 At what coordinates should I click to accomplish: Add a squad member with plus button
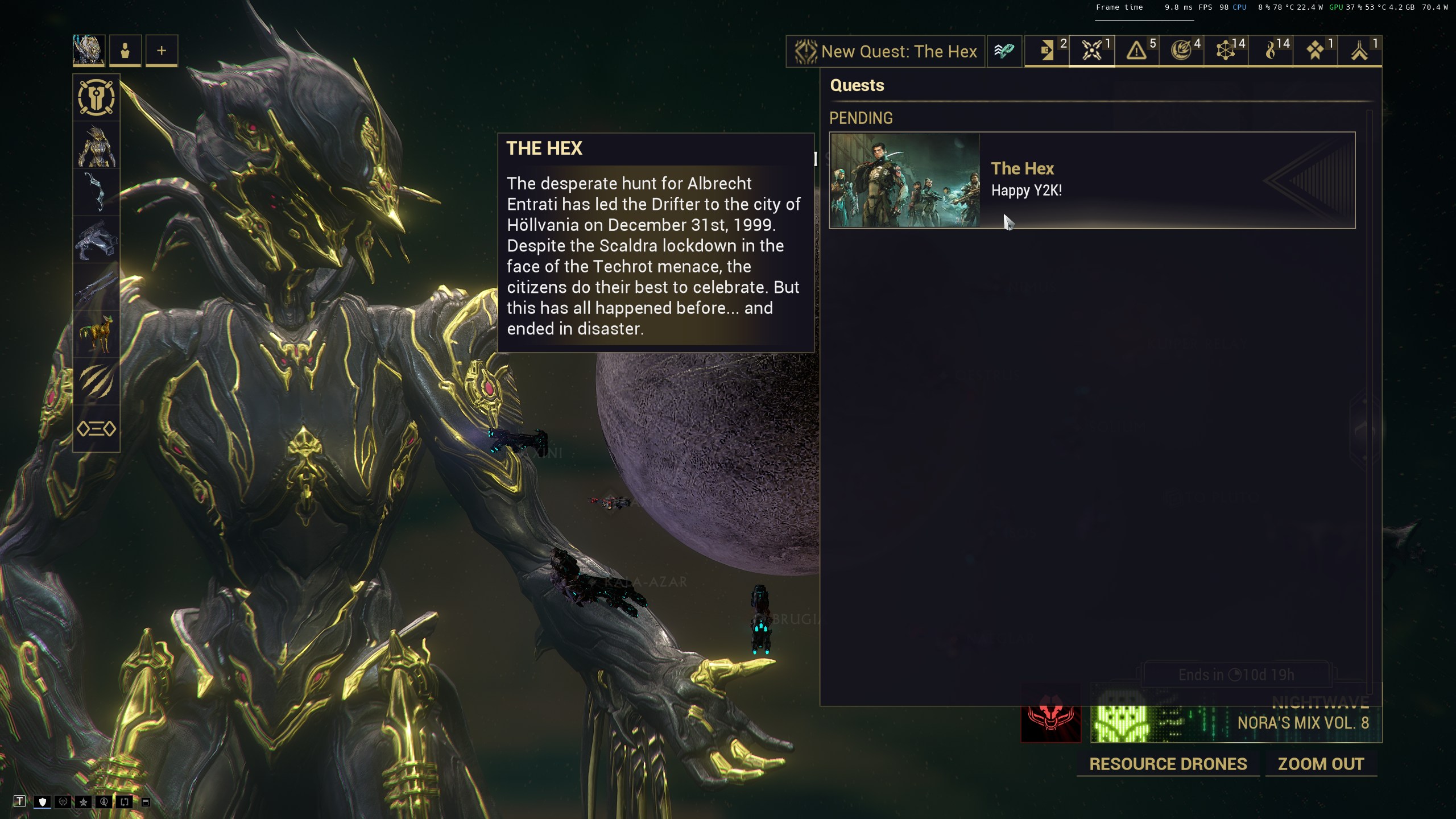click(162, 51)
